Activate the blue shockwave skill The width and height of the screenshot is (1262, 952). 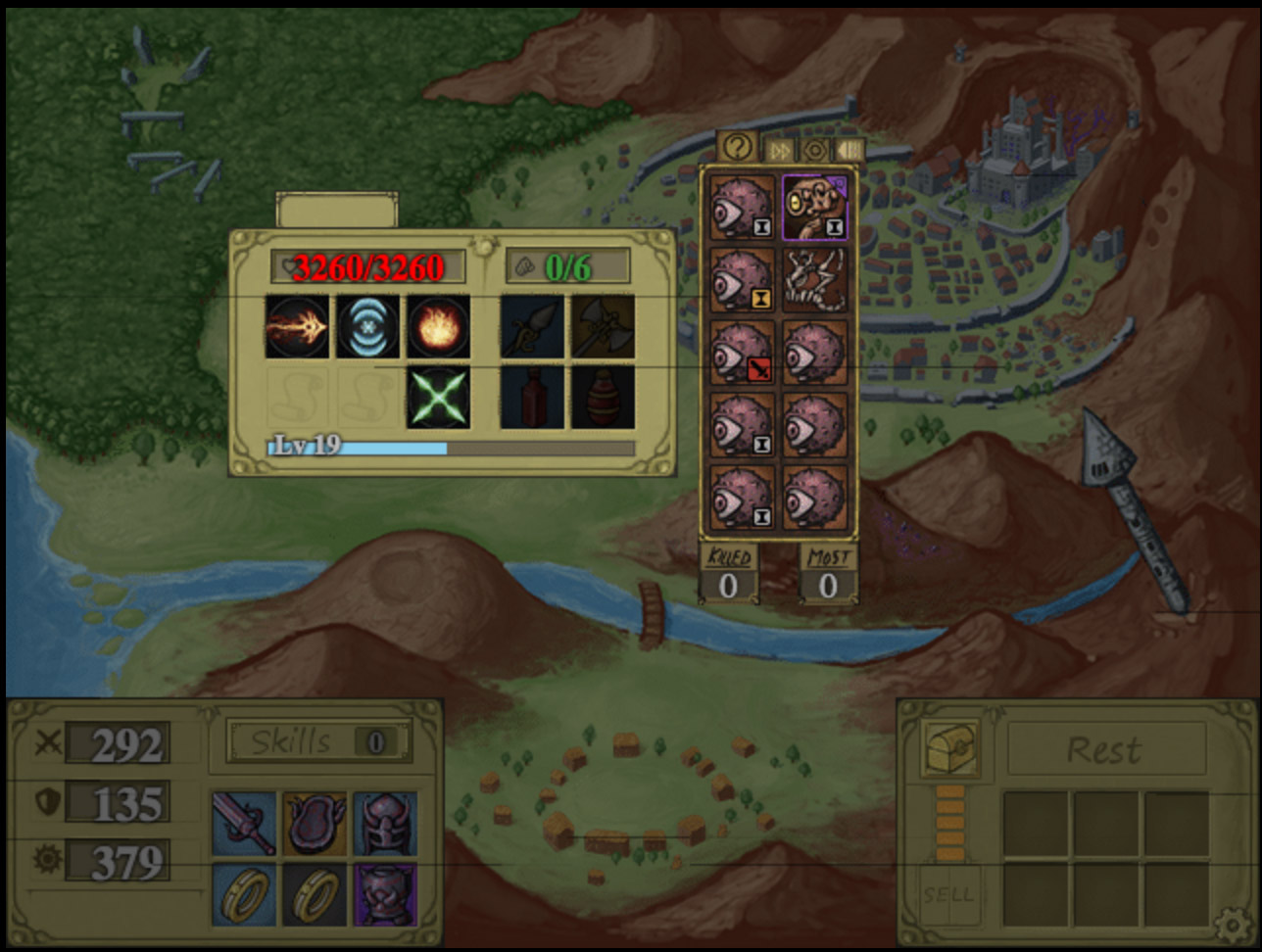pos(368,327)
